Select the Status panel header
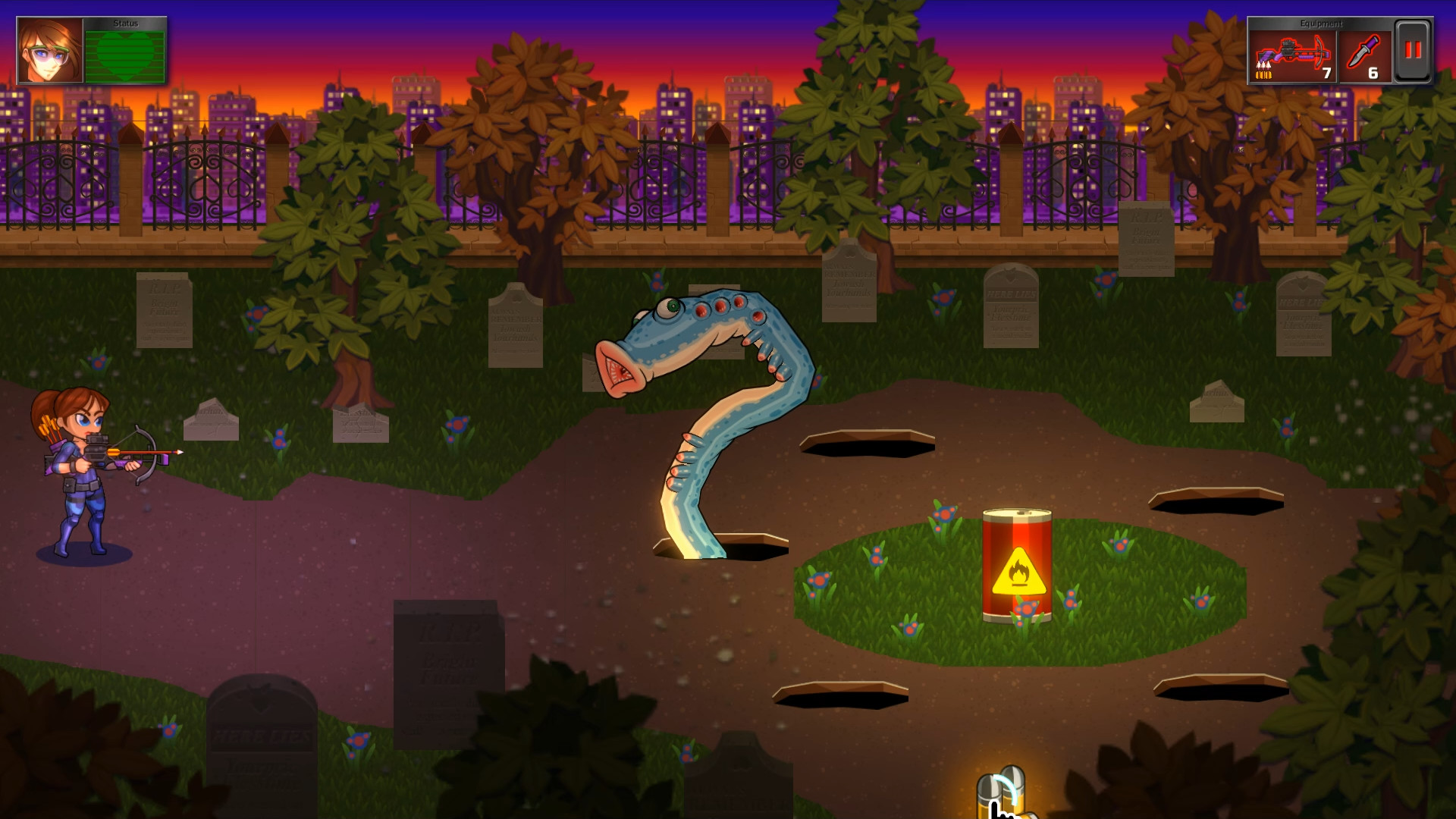The image size is (1456, 819). click(125, 23)
